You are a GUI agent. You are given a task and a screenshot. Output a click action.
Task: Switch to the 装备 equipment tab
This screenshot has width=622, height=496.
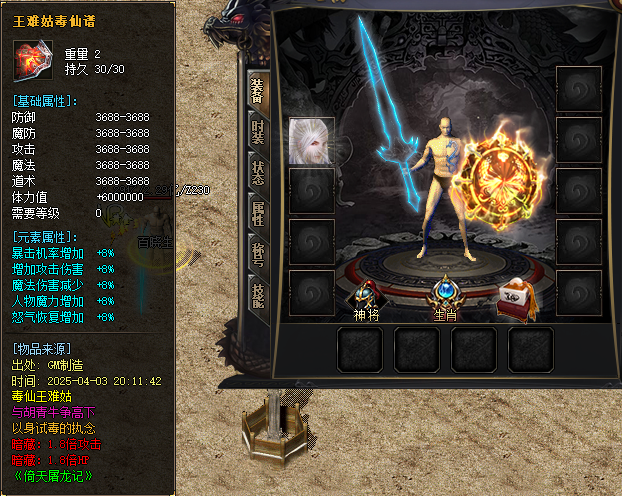(257, 89)
